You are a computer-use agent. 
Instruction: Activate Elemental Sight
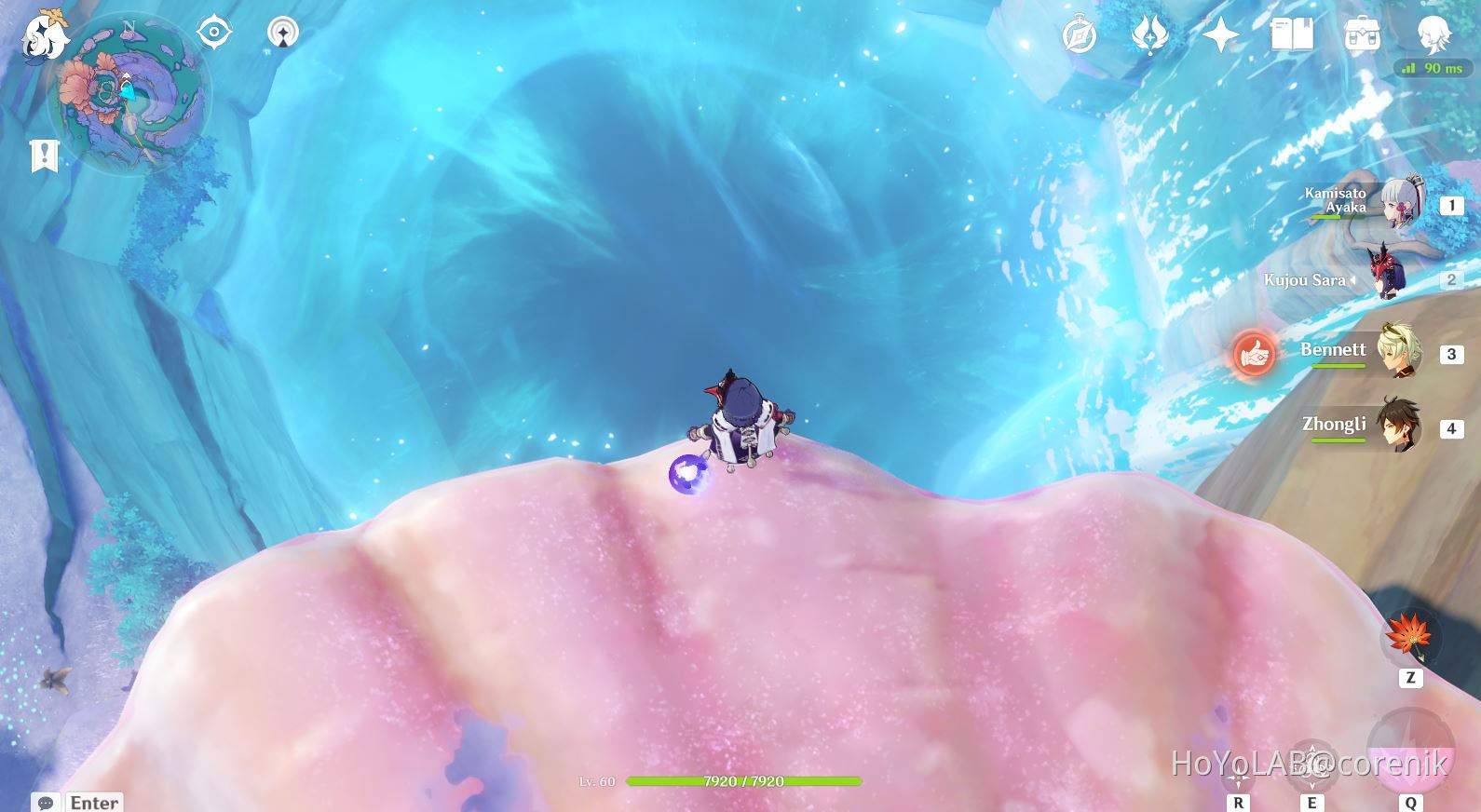click(x=216, y=31)
